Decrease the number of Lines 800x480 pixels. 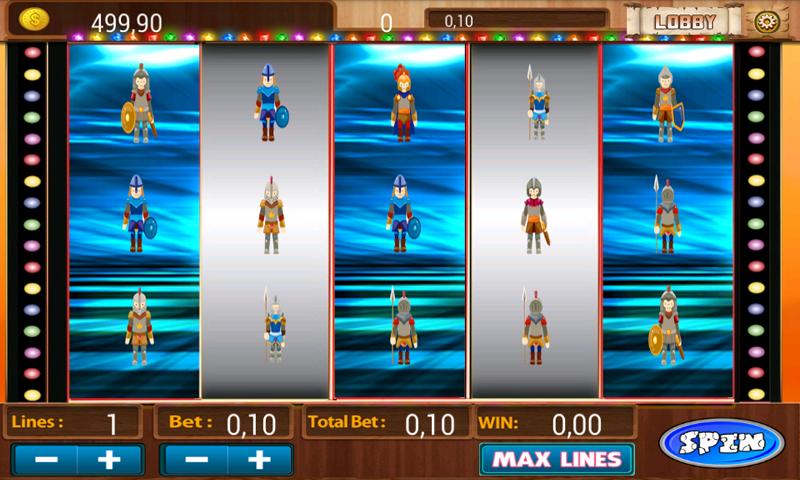coord(45,459)
